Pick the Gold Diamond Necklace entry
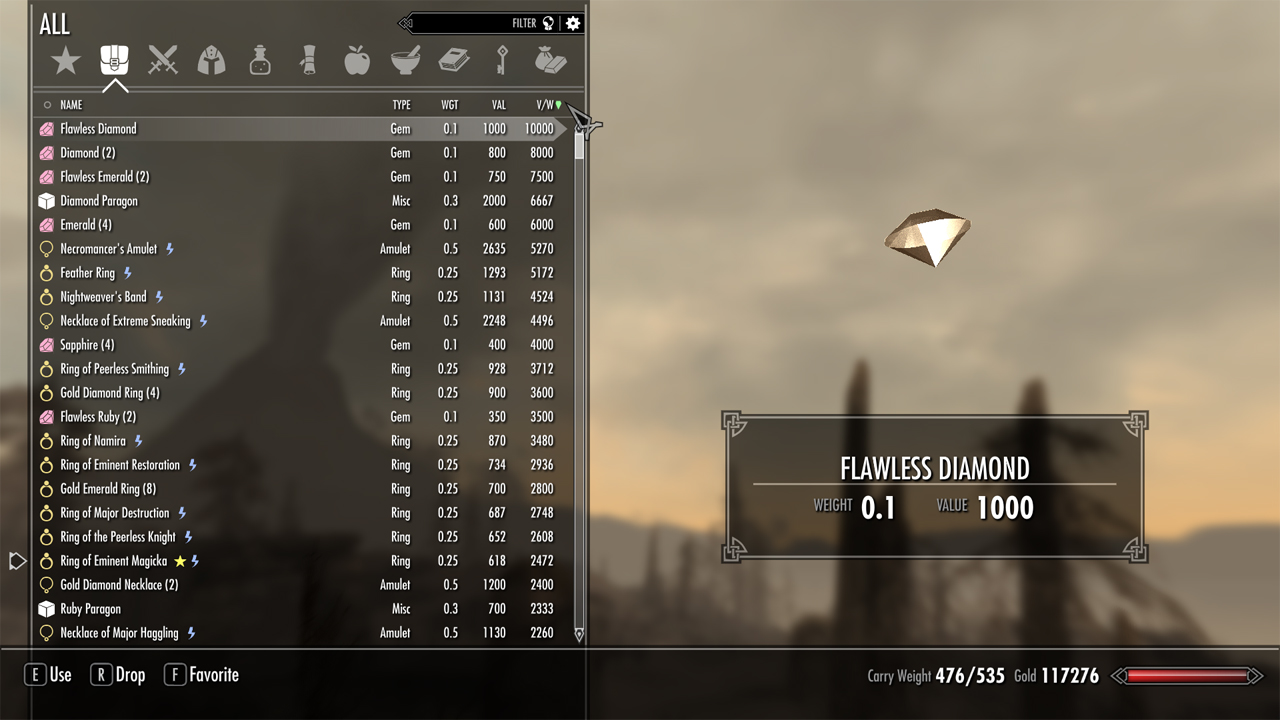The height and width of the screenshot is (720, 1280). tap(119, 585)
